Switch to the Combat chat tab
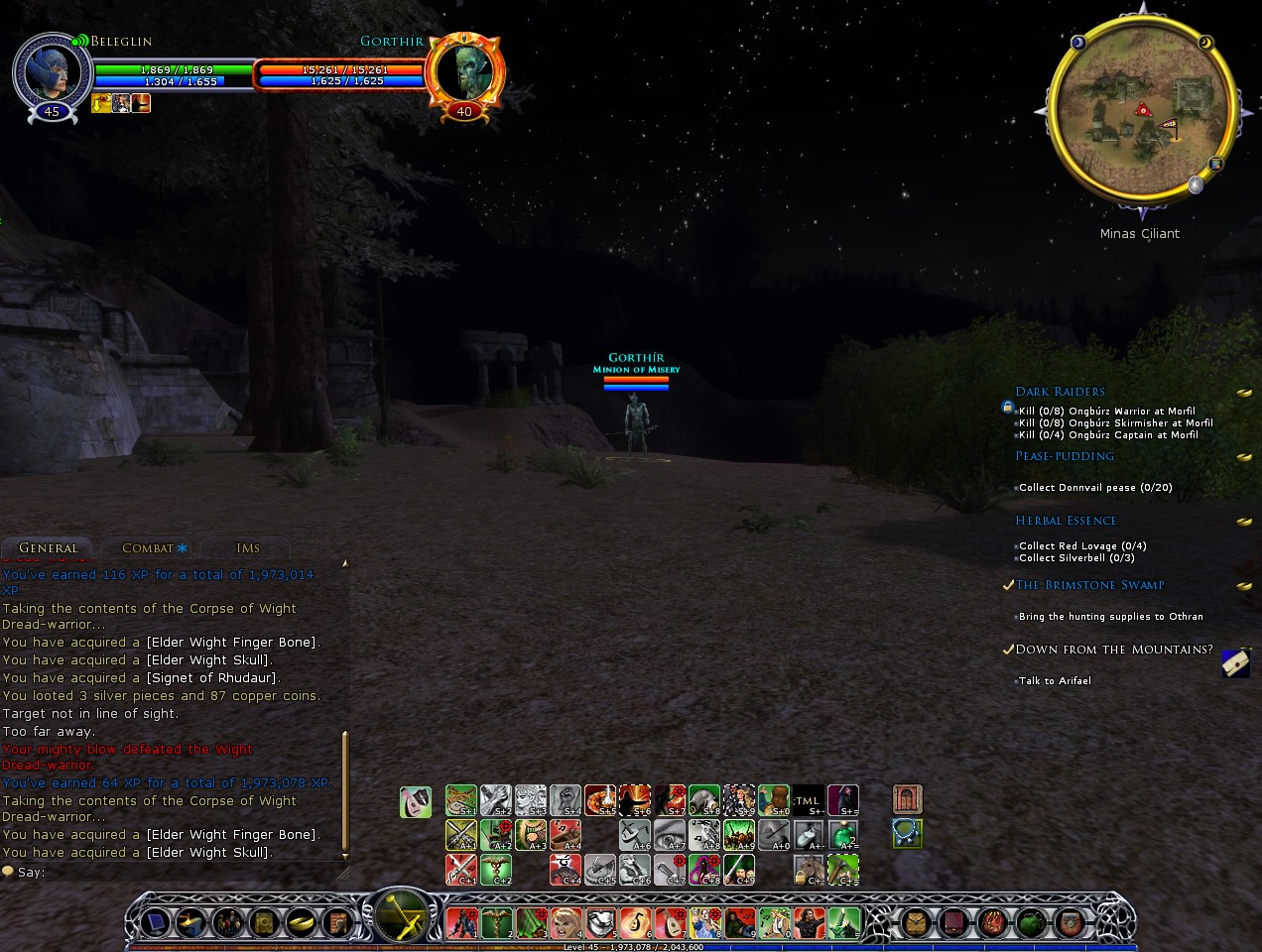 147,548
